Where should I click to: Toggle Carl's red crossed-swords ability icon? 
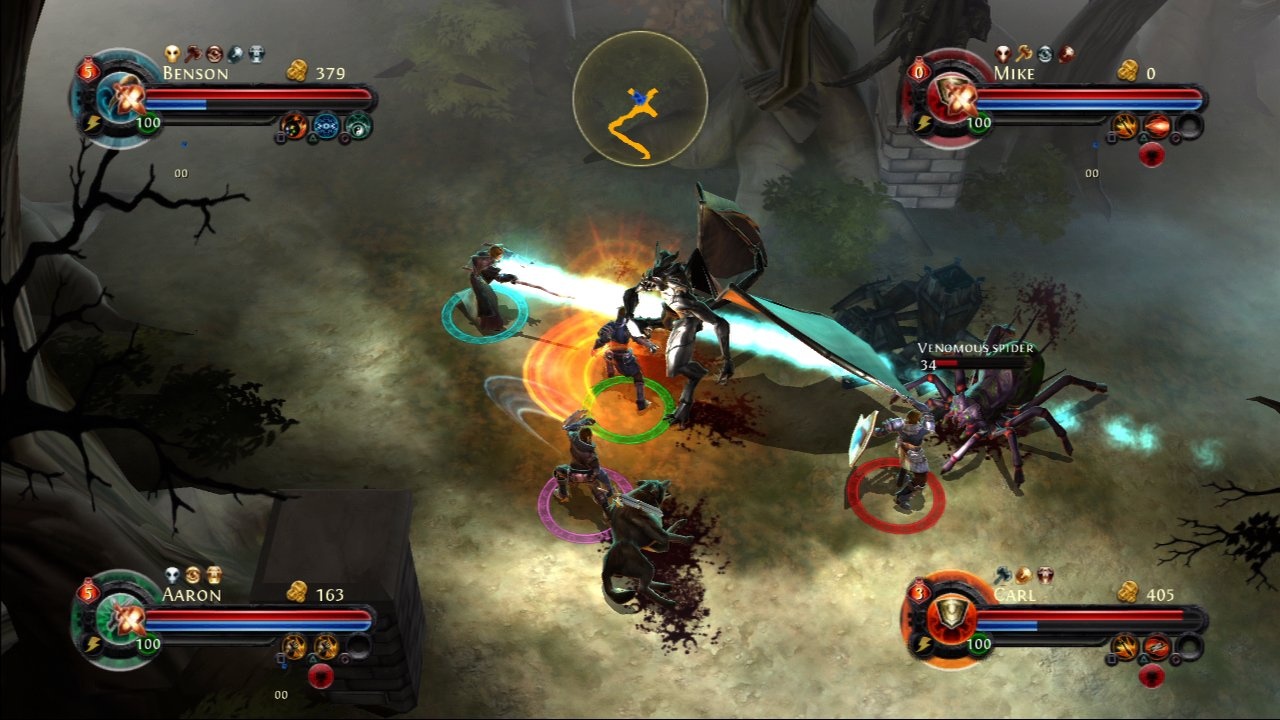coord(1157,647)
